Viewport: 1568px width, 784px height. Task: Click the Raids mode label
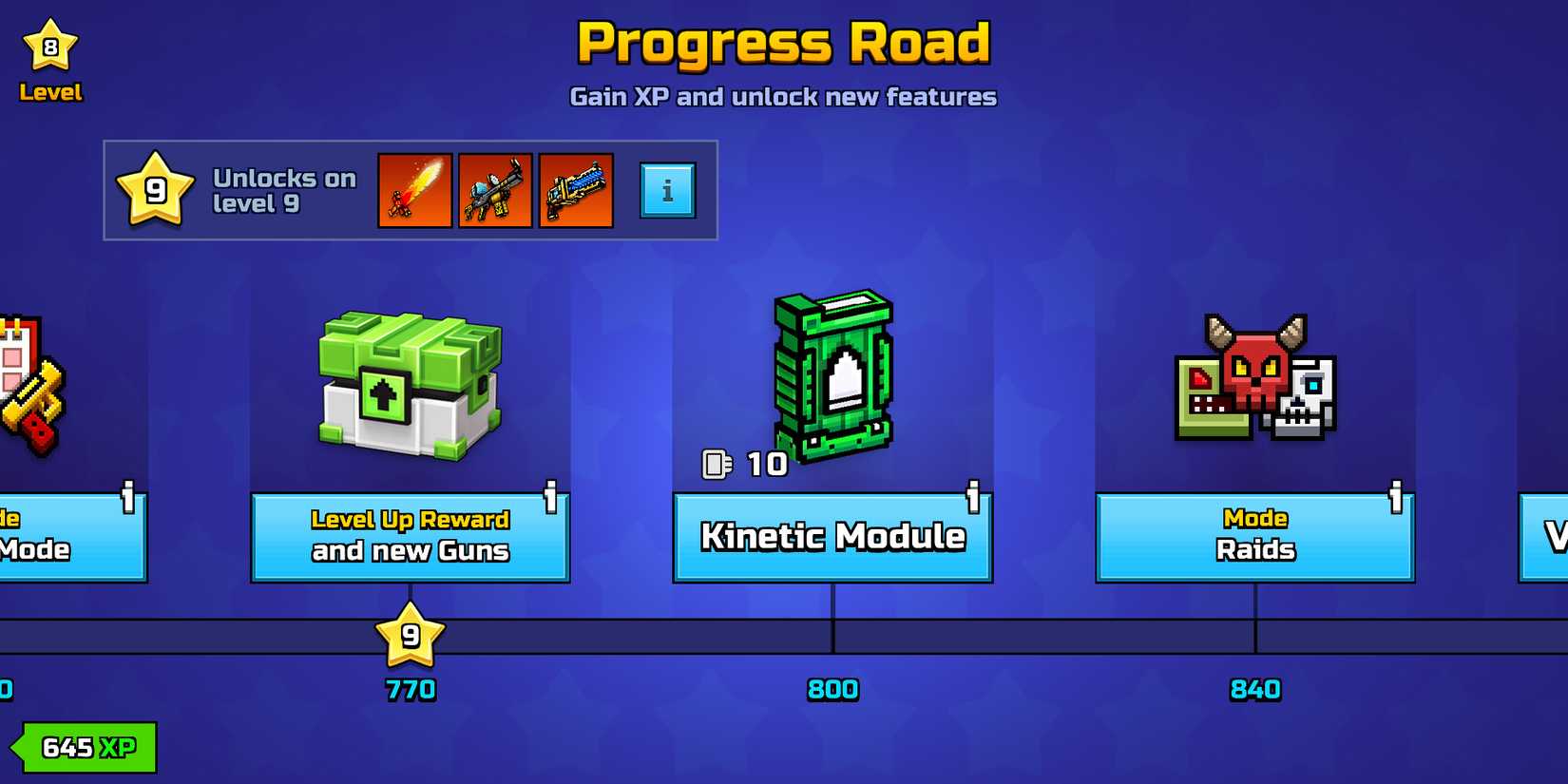(1254, 549)
